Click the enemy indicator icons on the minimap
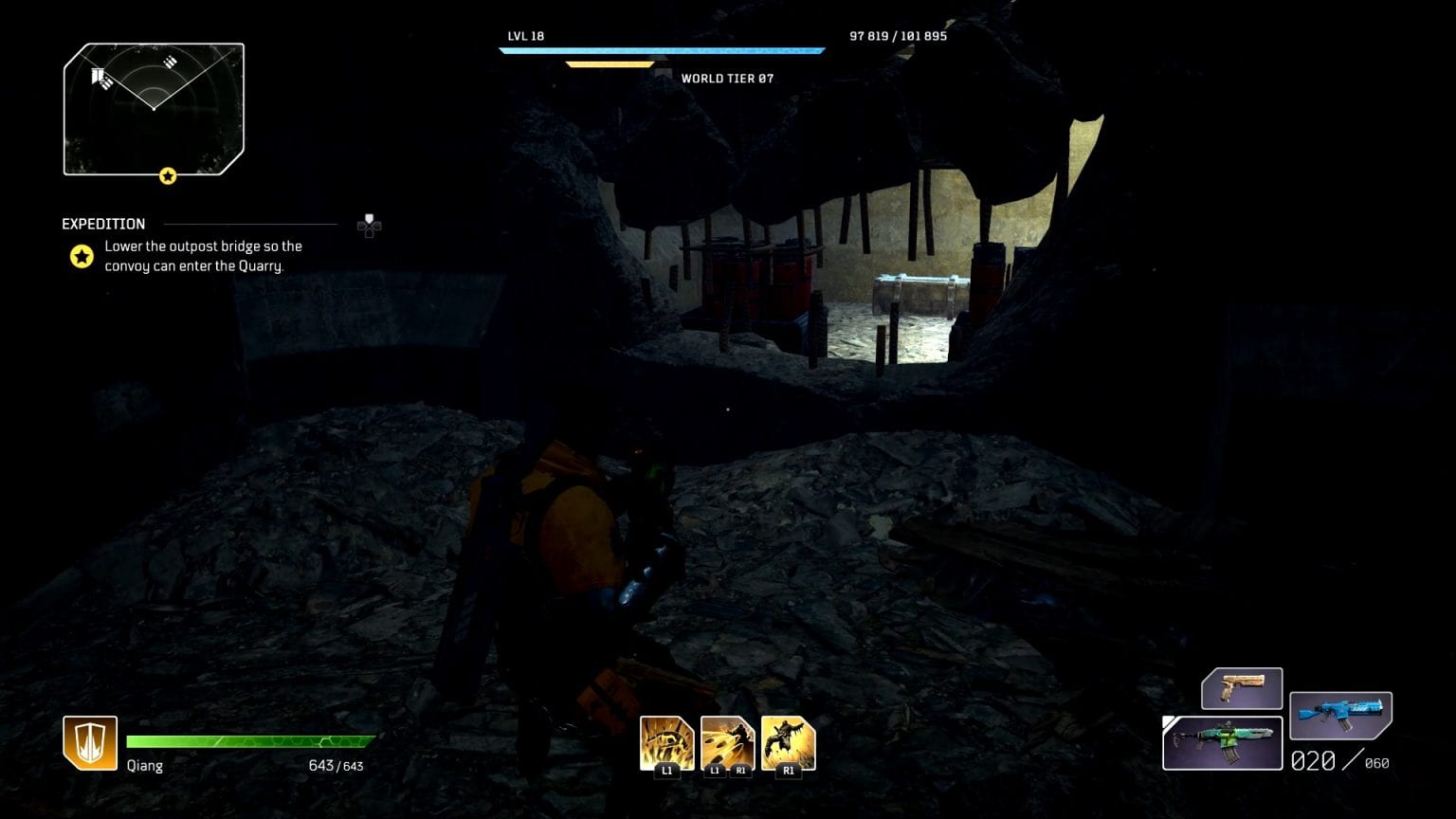Viewport: 1456px width, 819px height. [104, 76]
